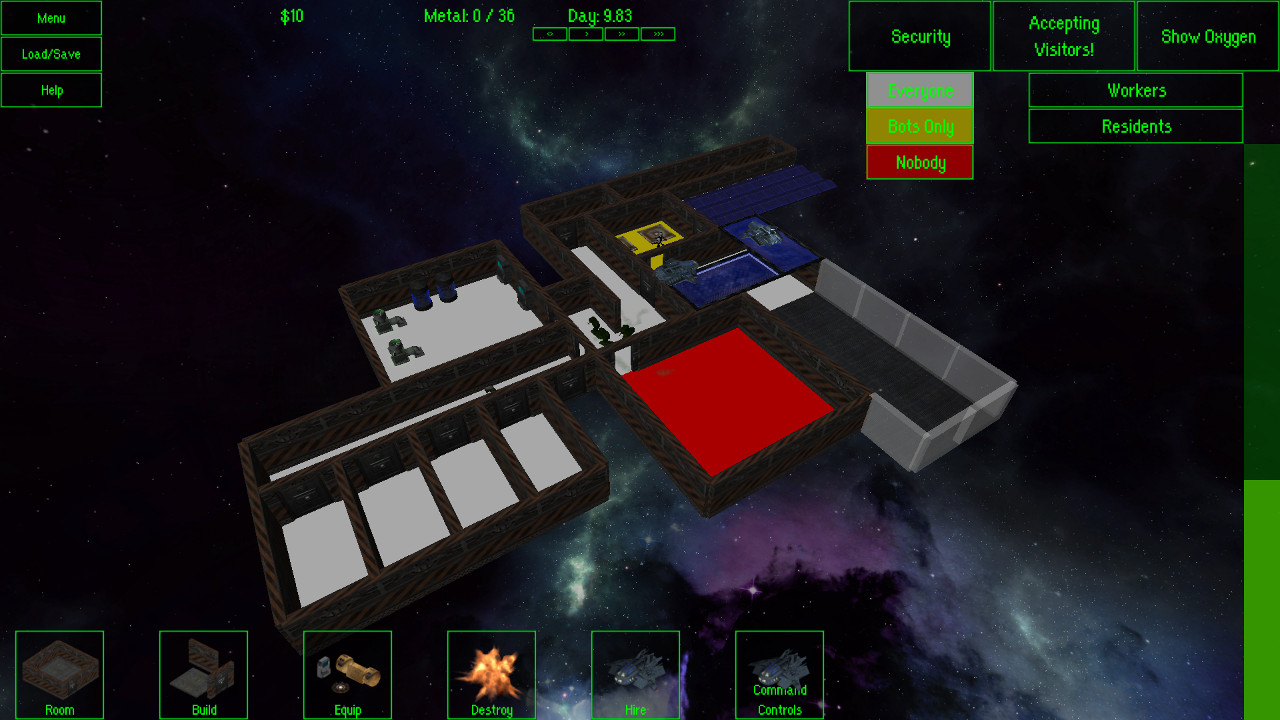Pause the game with the speed control
Screen dimensions: 1280x720
(x=549, y=33)
